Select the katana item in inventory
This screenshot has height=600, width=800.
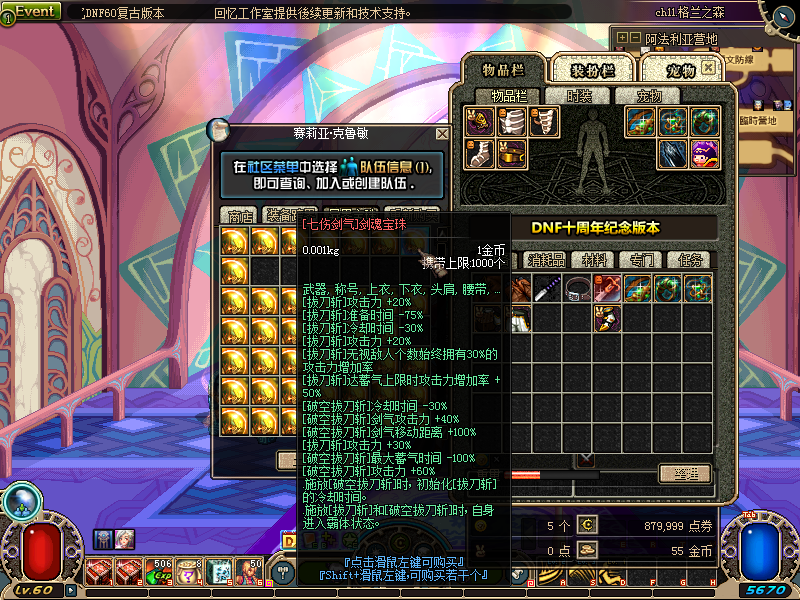point(547,290)
